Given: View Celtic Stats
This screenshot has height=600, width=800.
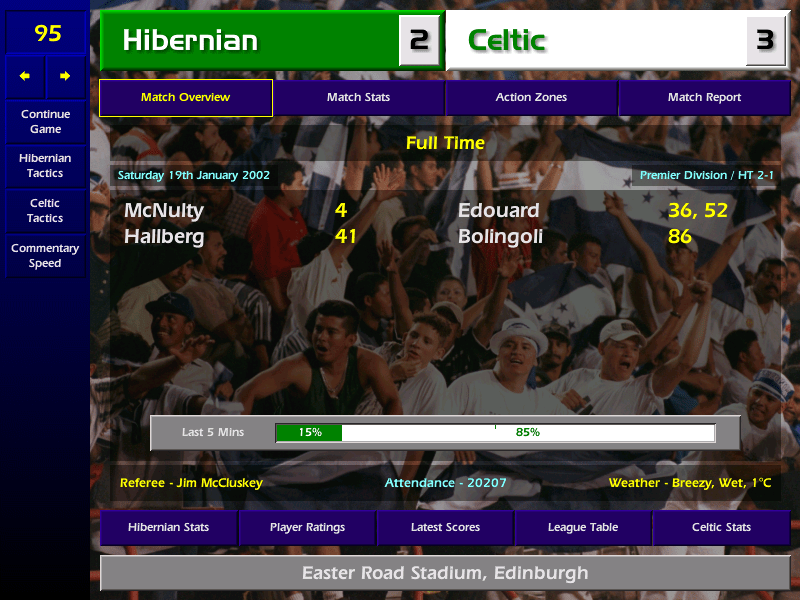Looking at the screenshot, I should pyautogui.click(x=721, y=527).
